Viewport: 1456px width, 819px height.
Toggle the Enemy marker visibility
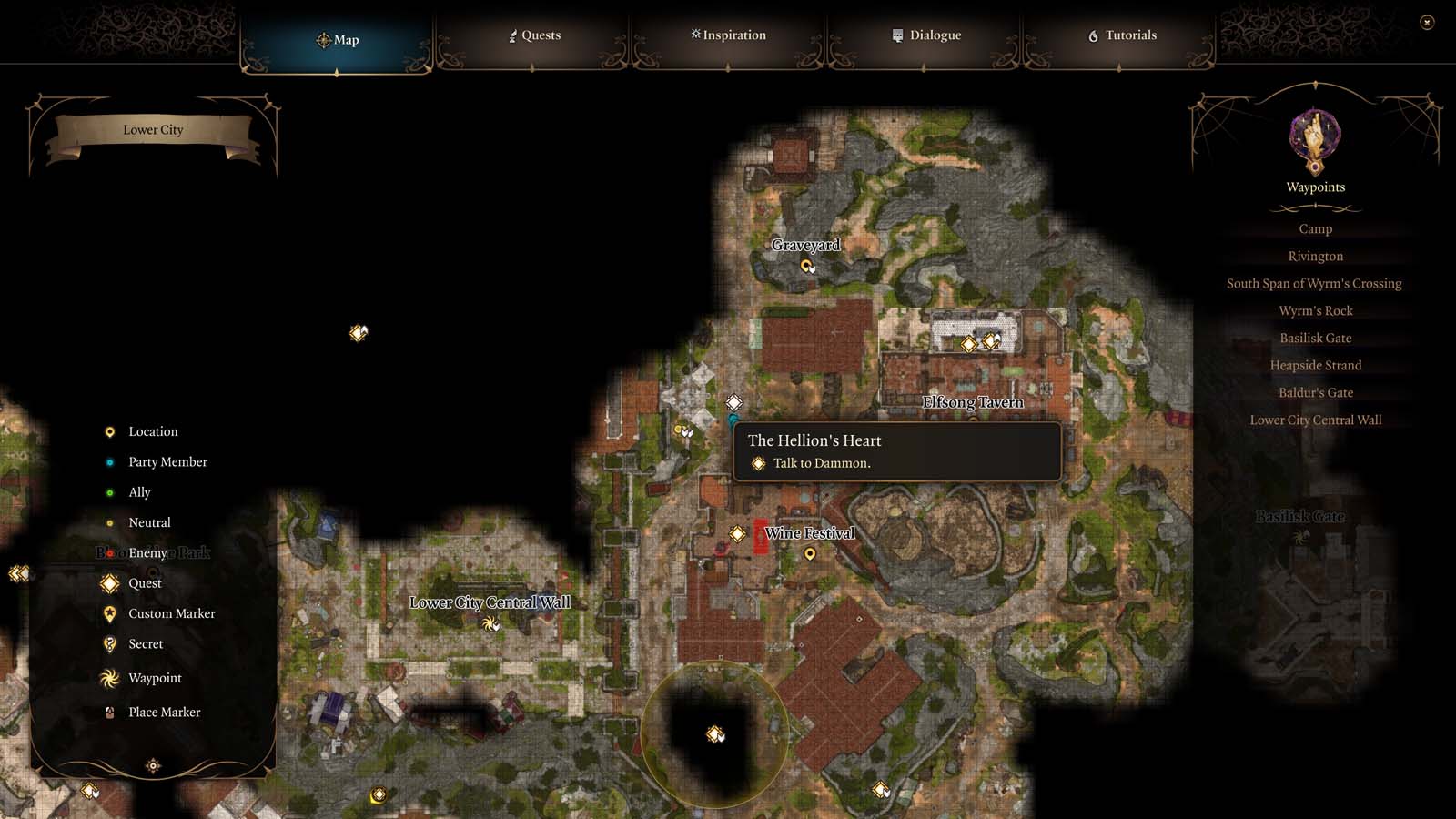coord(109,552)
